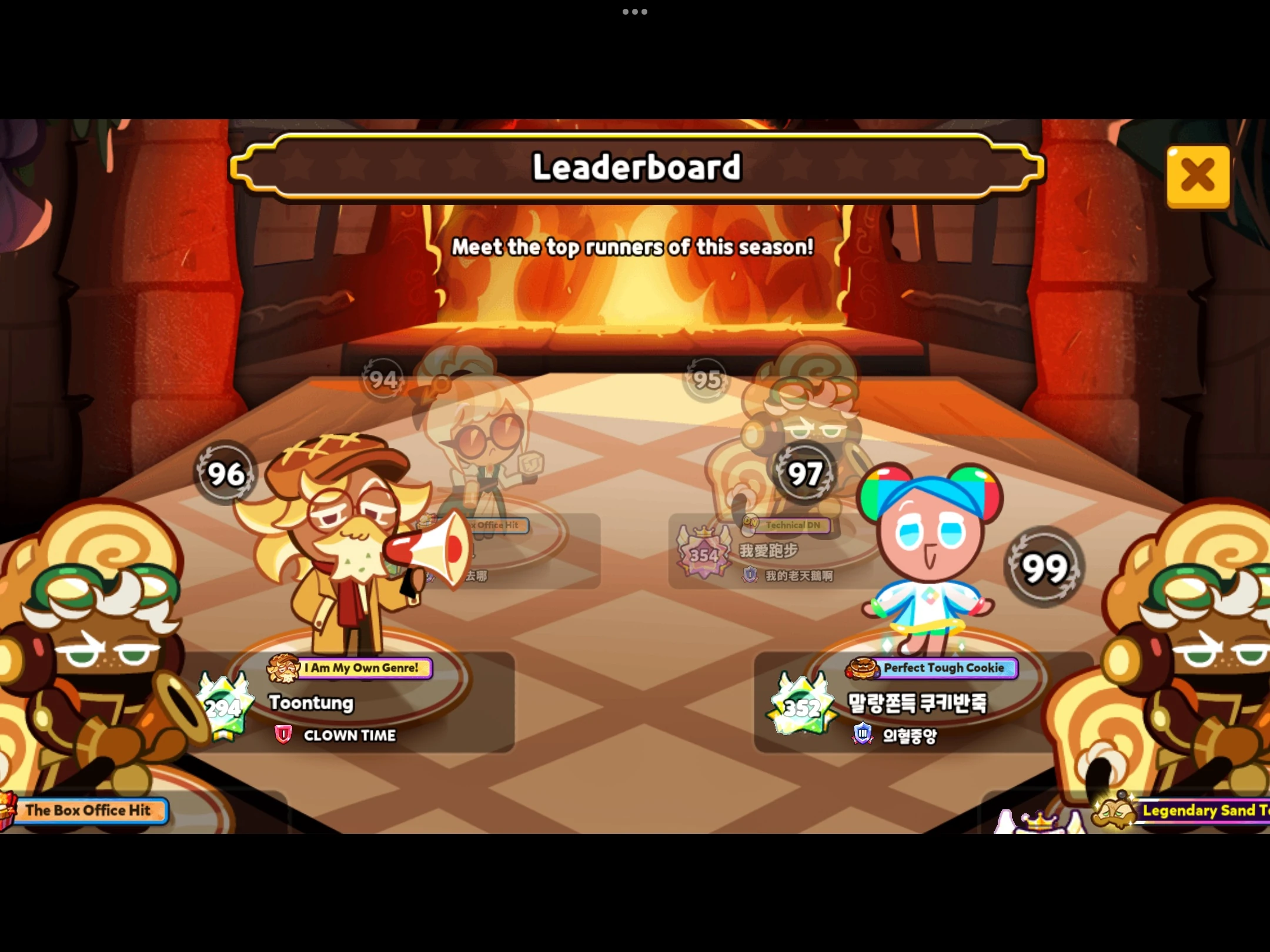
Task: Tap the 'The Box Office Hit' label
Action: (x=91, y=810)
